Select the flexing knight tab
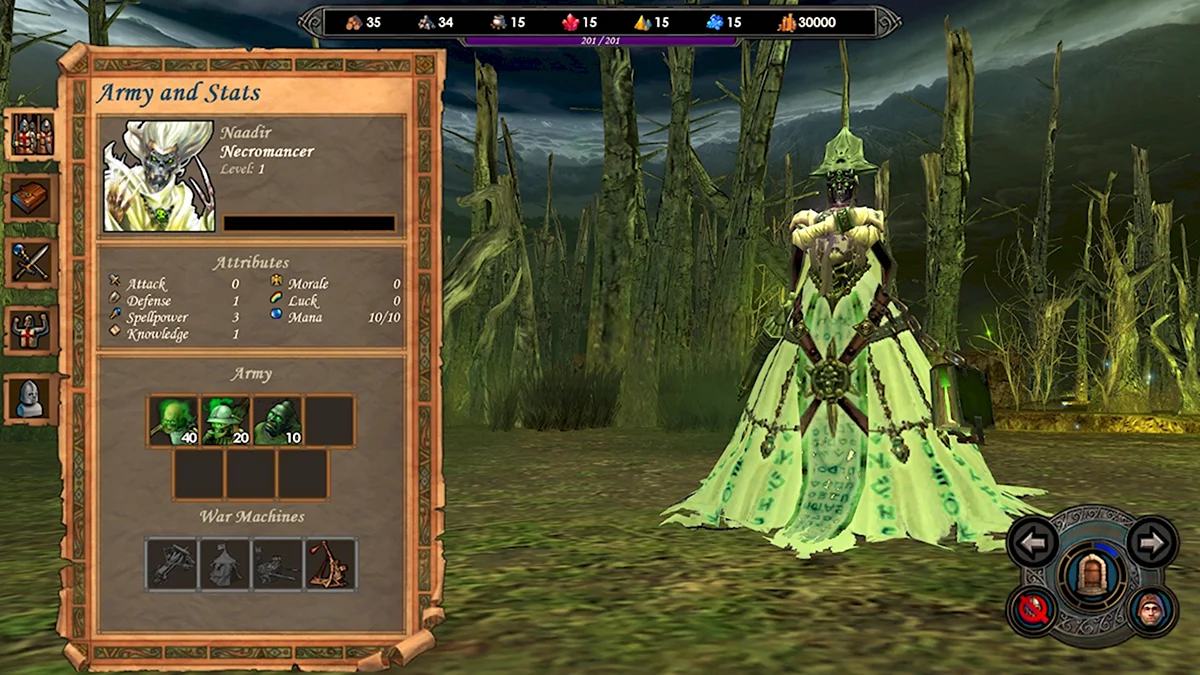Image resolution: width=1200 pixels, height=675 pixels. click(x=33, y=329)
